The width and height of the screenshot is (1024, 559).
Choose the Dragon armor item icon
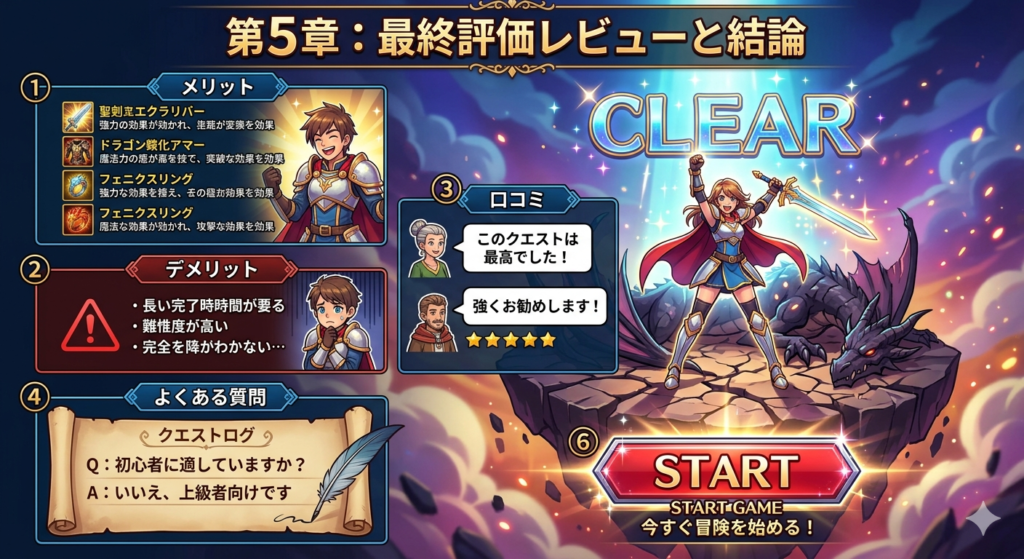coord(77,152)
